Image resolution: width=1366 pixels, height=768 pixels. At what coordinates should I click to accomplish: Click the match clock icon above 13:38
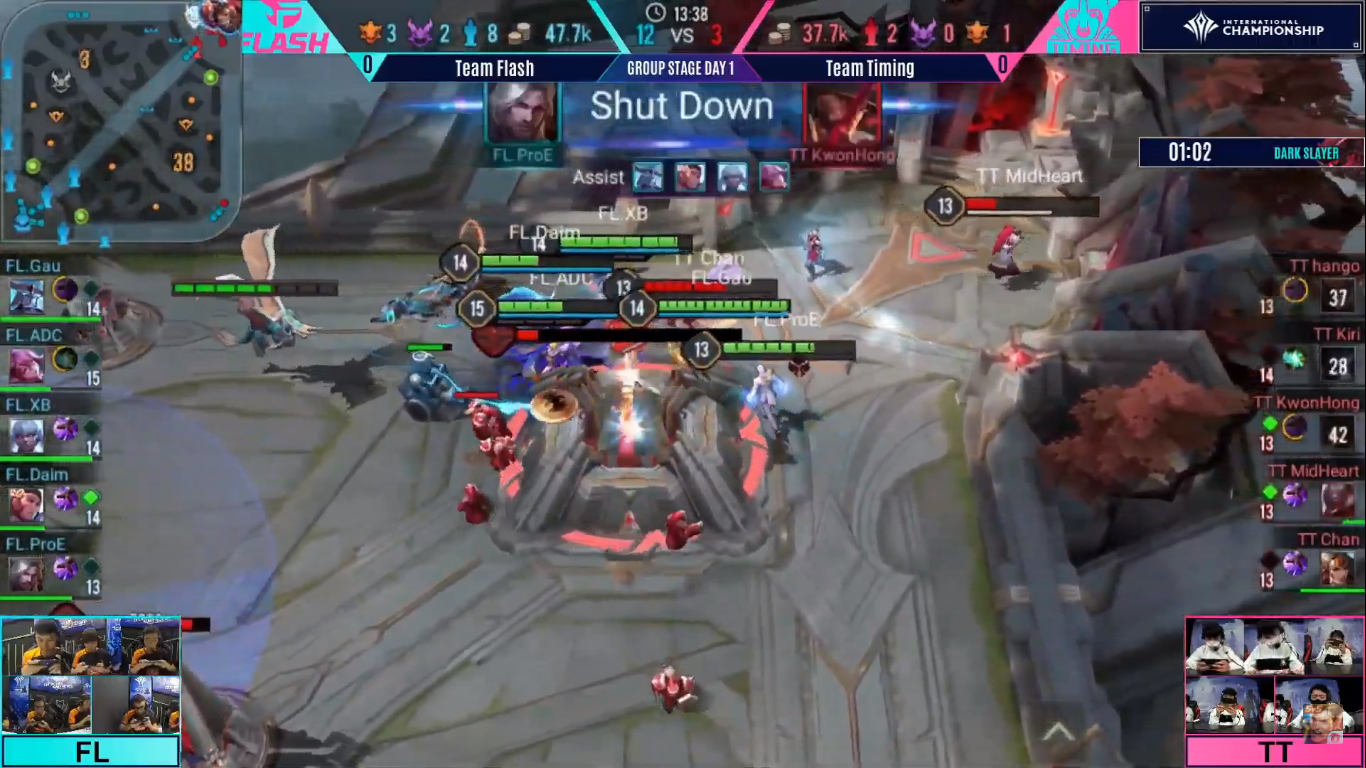point(655,14)
